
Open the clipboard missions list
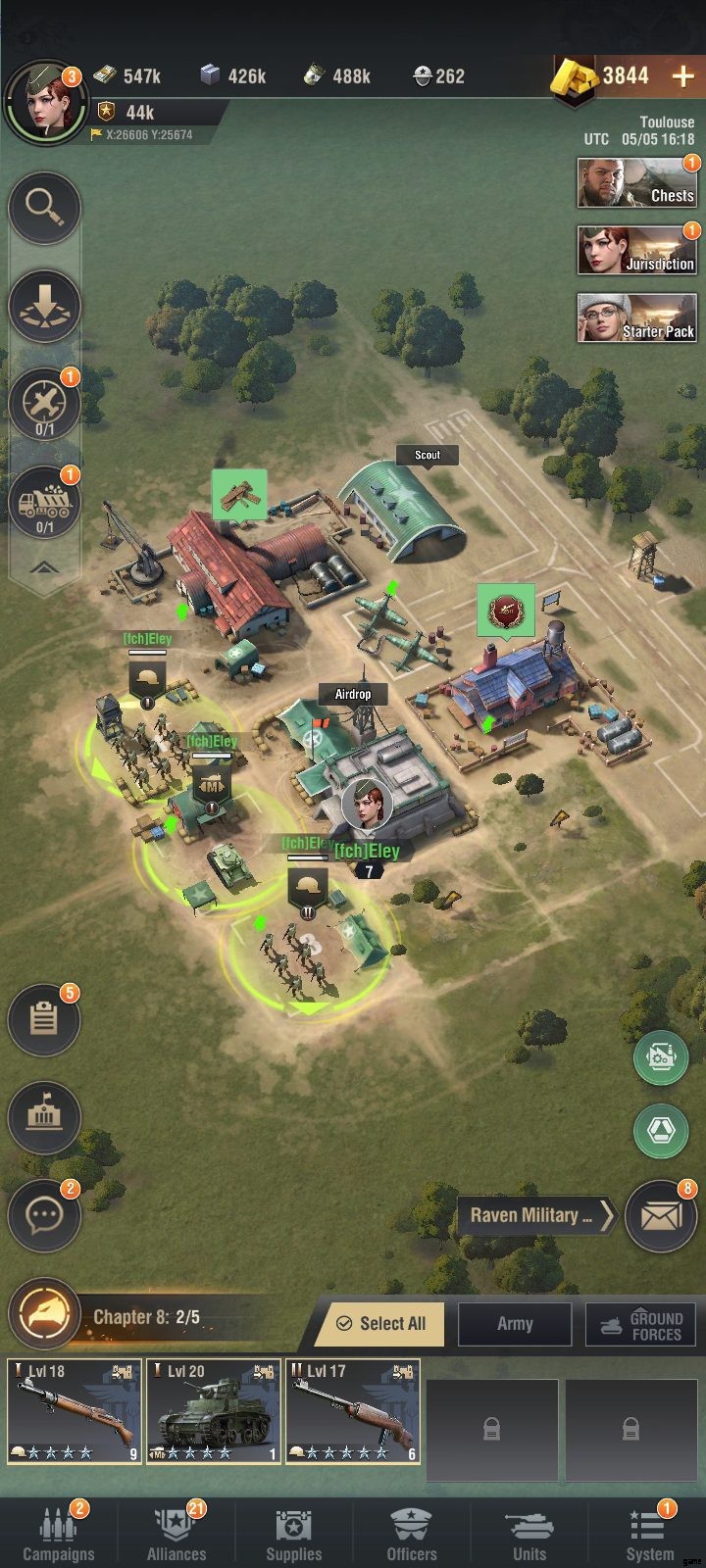pyautogui.click(x=44, y=1020)
